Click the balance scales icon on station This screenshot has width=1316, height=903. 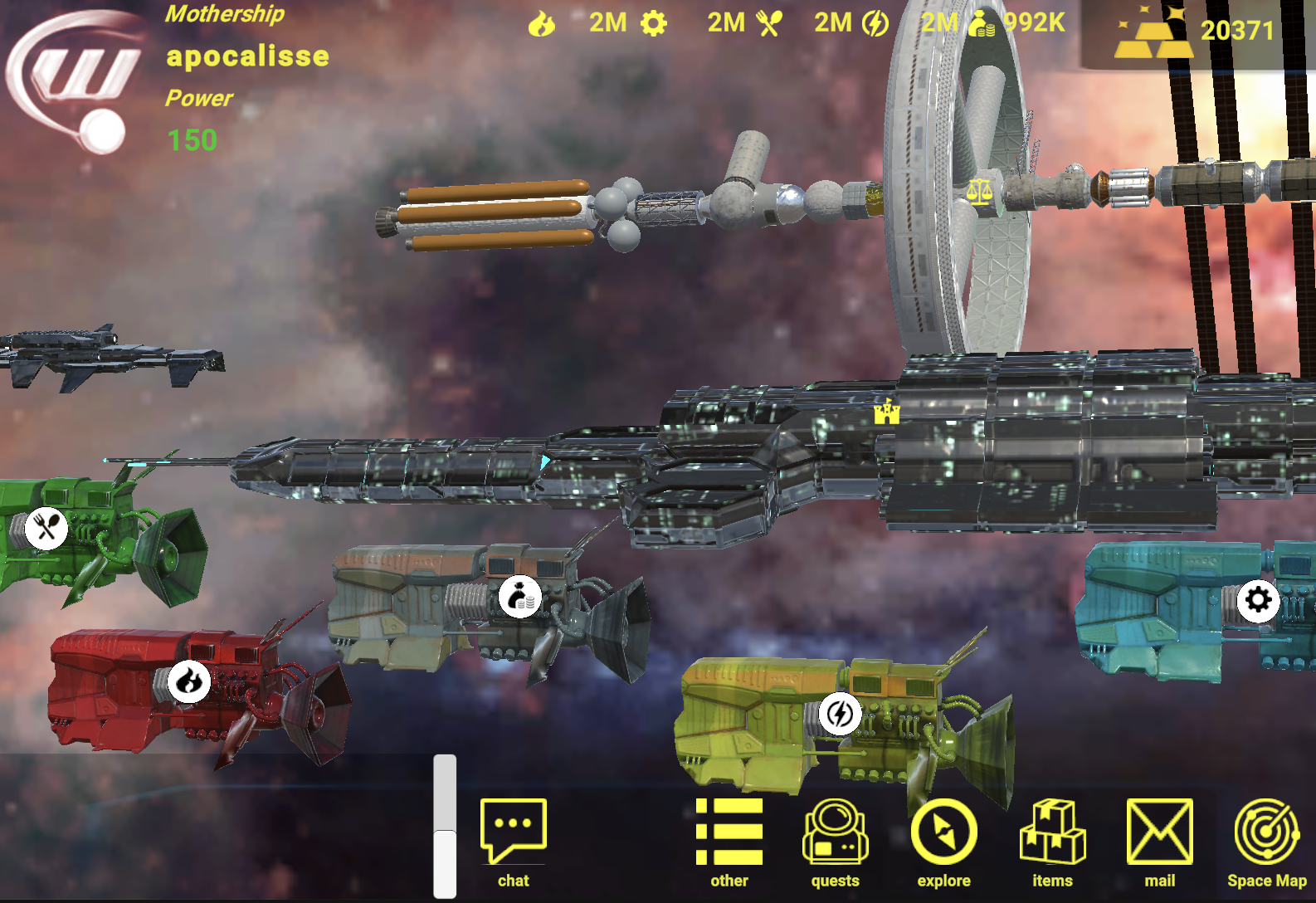(979, 192)
